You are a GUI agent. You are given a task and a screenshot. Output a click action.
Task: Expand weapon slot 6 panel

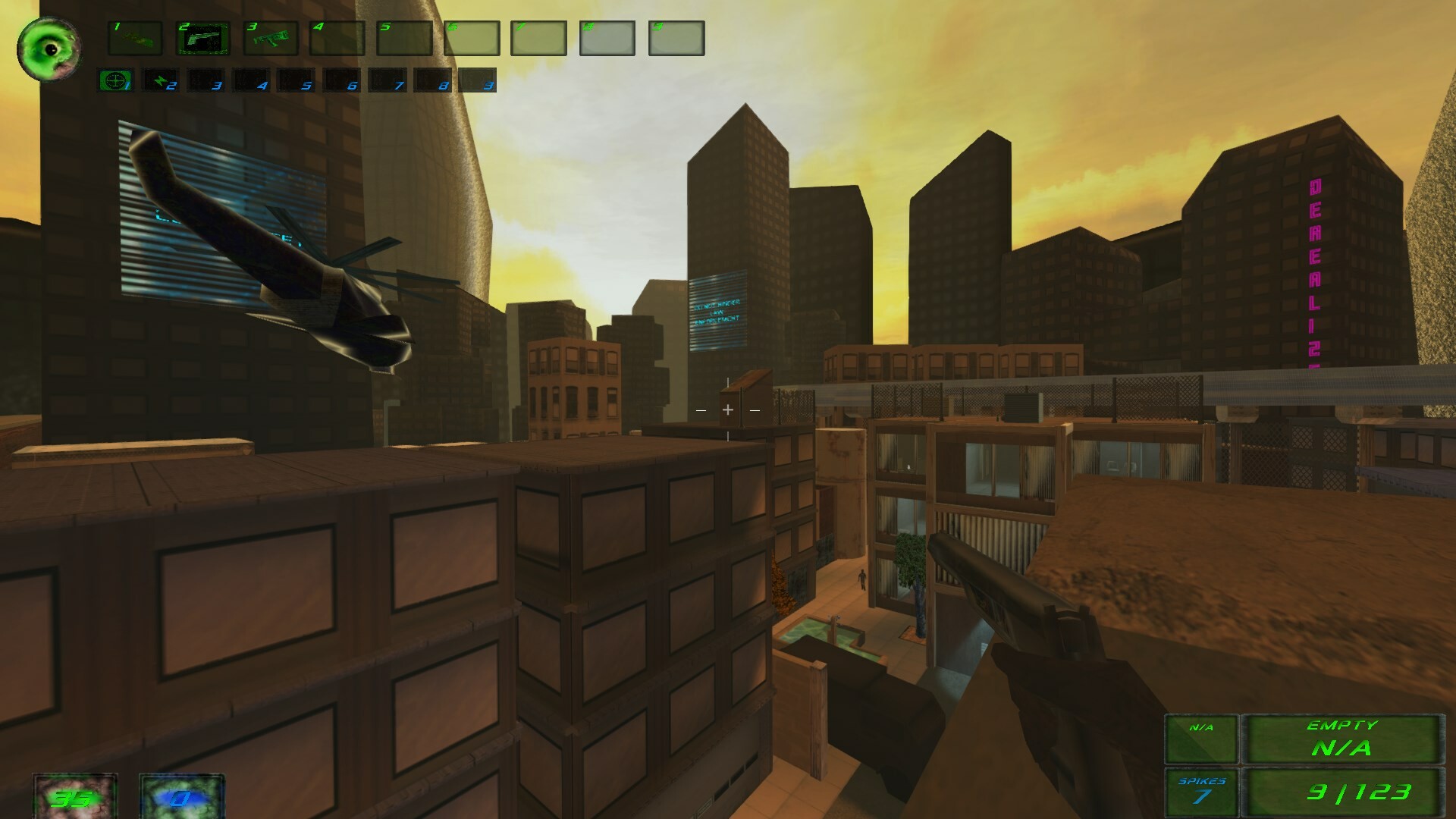pyautogui.click(x=472, y=39)
